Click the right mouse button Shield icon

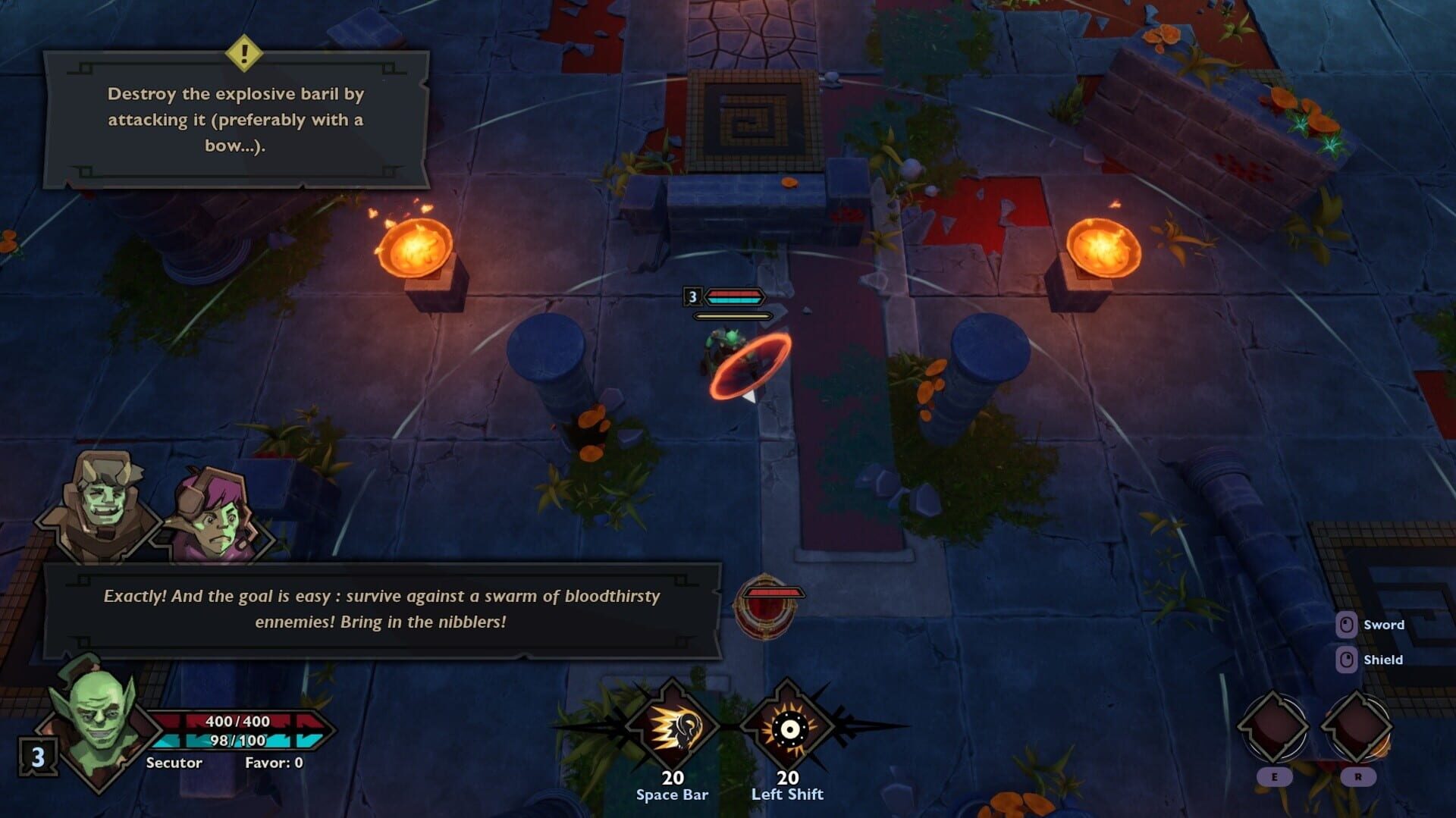pyautogui.click(x=1346, y=660)
